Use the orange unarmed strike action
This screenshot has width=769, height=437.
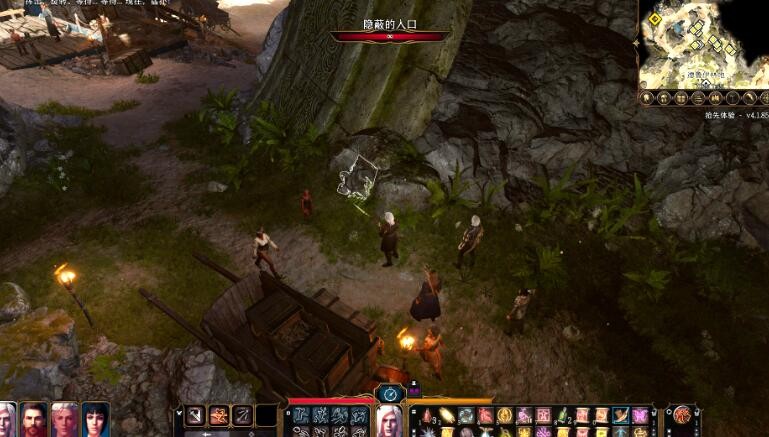point(216,415)
